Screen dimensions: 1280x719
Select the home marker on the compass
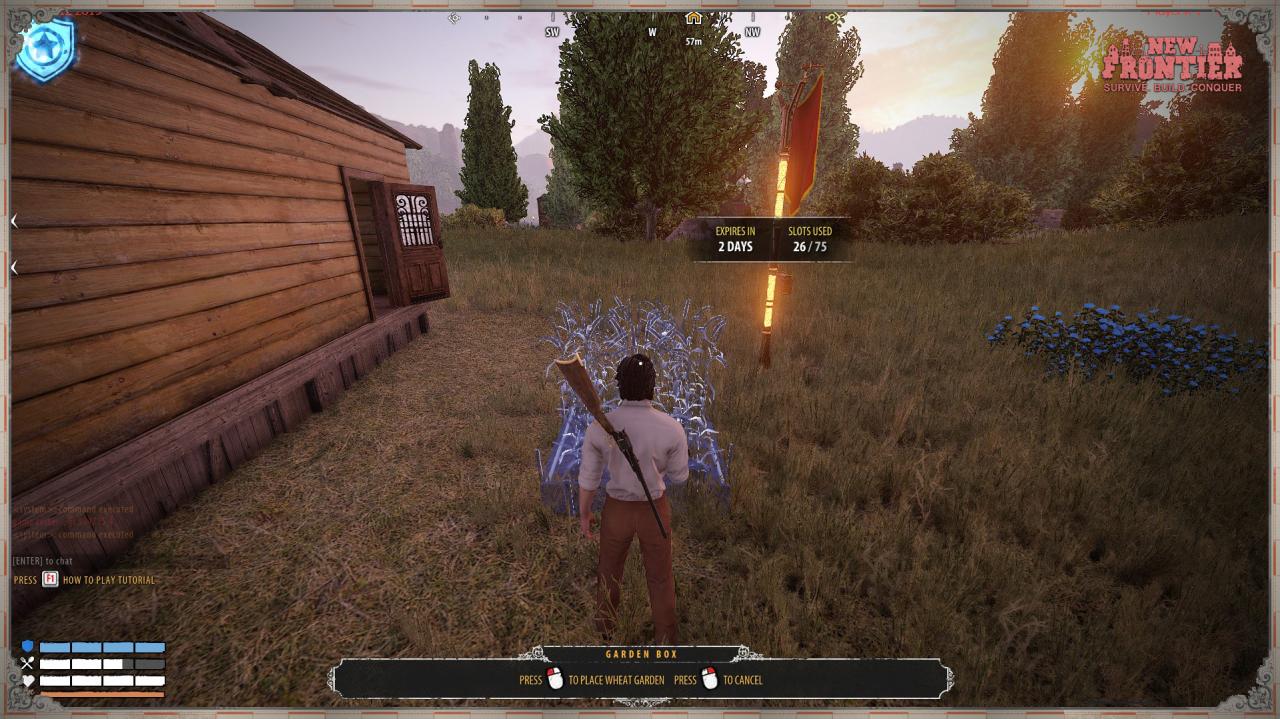pyautogui.click(x=693, y=18)
